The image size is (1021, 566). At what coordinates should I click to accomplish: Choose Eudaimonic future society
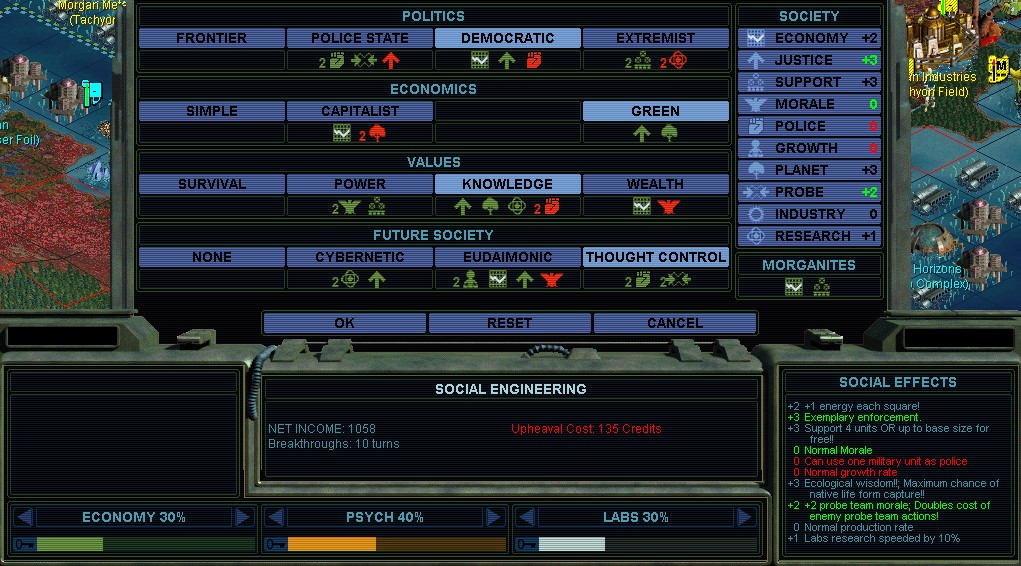click(x=507, y=257)
